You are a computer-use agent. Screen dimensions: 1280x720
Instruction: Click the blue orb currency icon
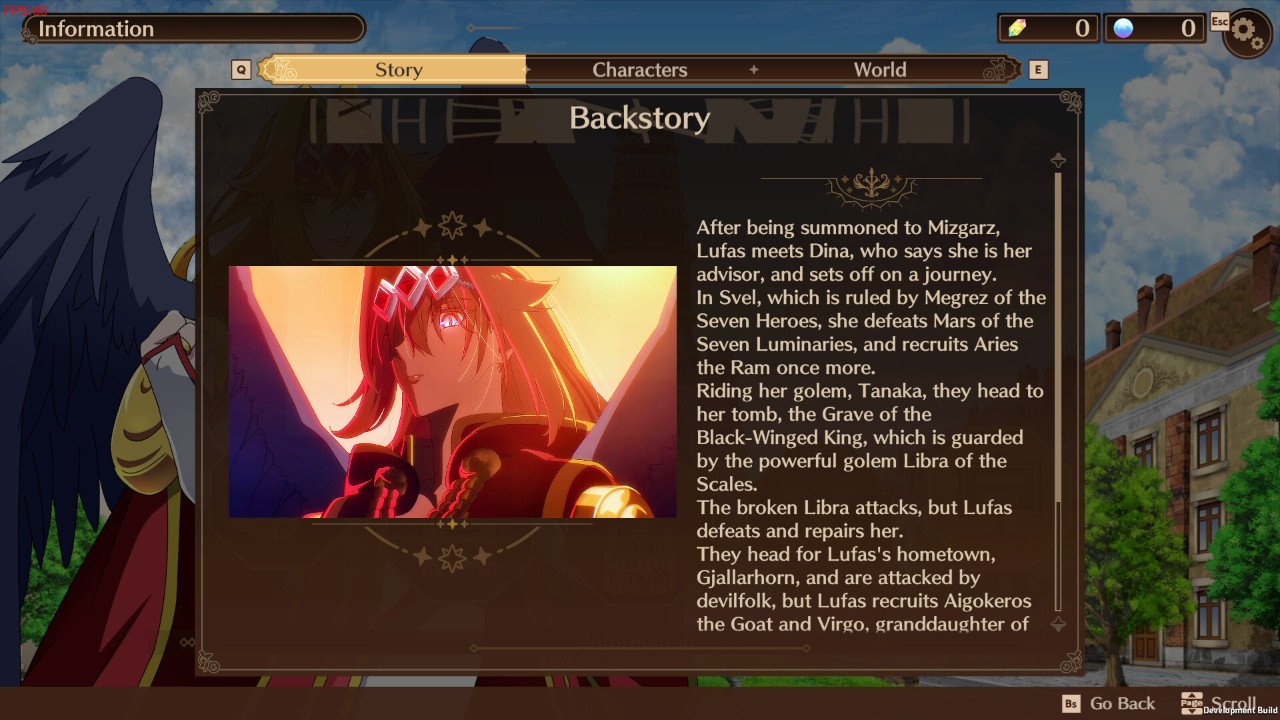pos(1125,28)
